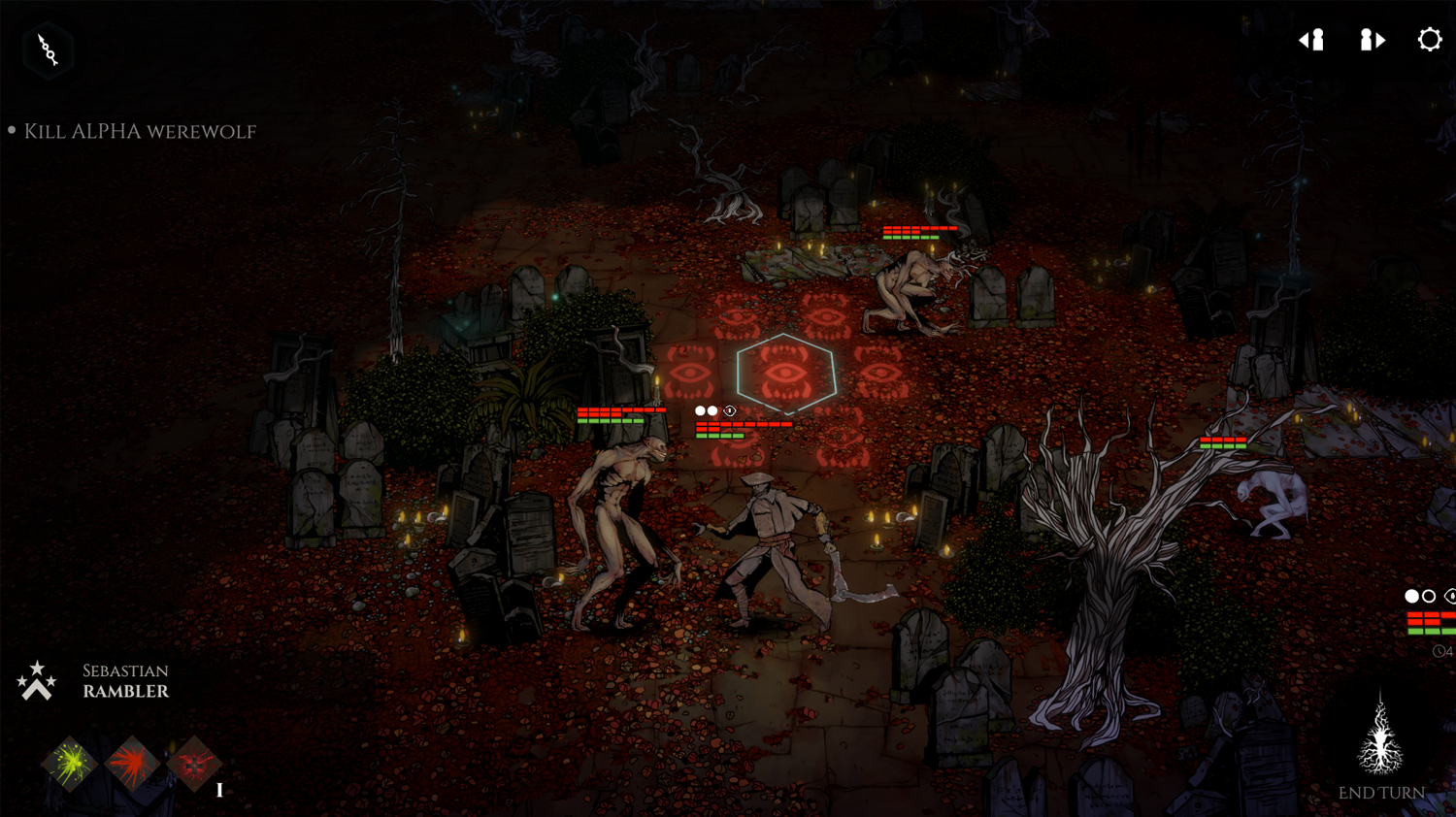This screenshot has height=817, width=1456.
Task: Use the red splatter attack ability
Action: point(132,765)
